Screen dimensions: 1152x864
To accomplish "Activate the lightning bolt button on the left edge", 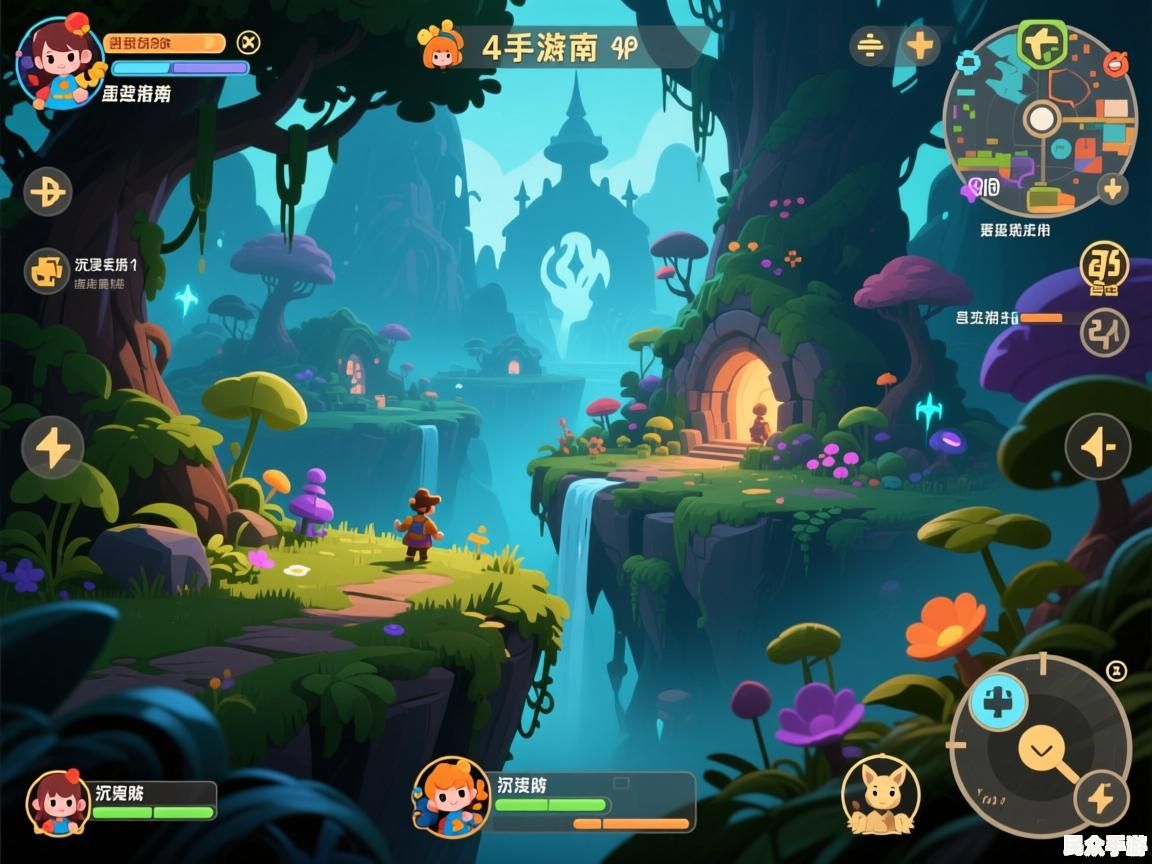I will [x=52, y=447].
